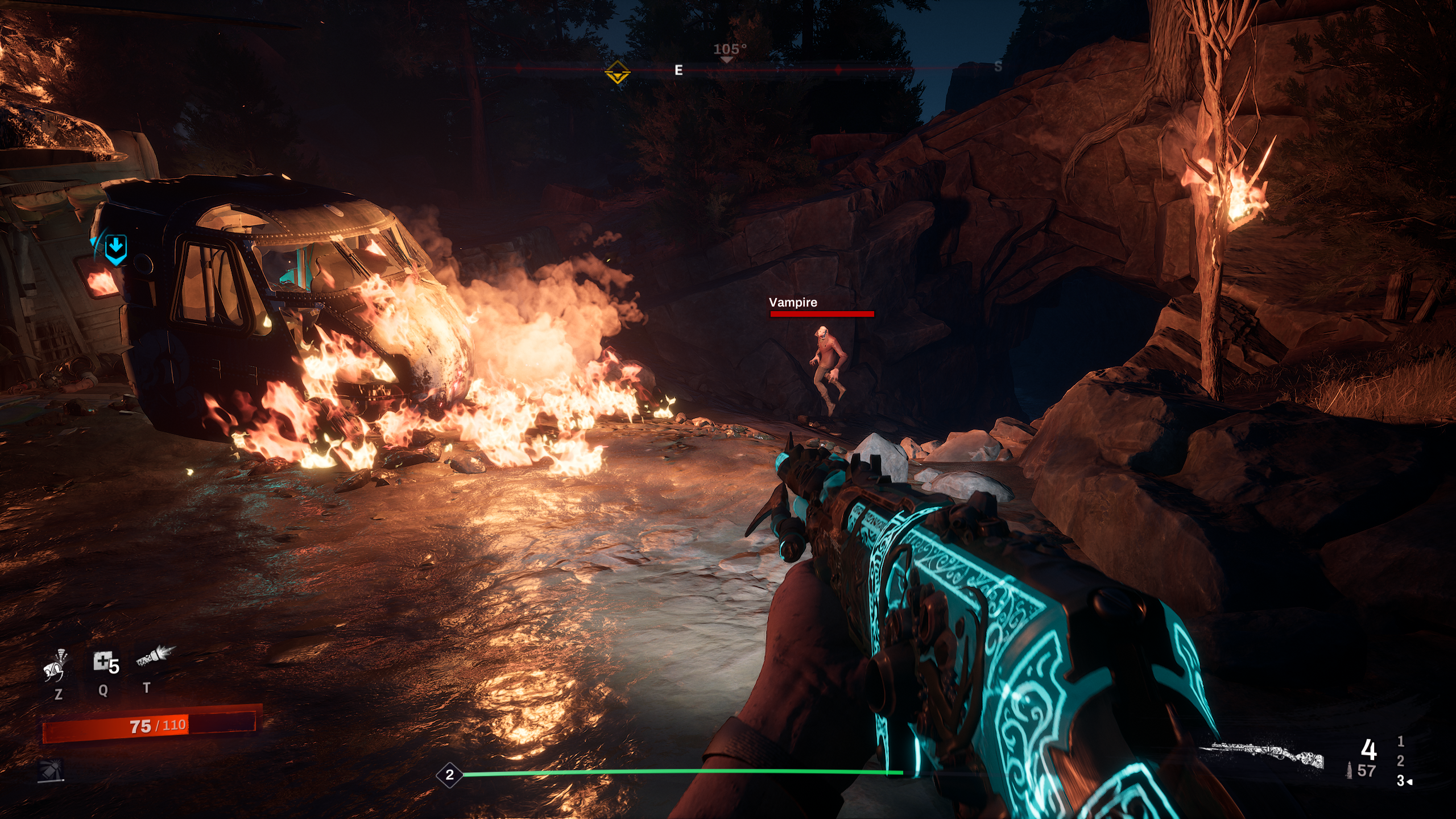Switch to weapon slot 2
Image resolution: width=1456 pixels, height=819 pixels.
1400,760
